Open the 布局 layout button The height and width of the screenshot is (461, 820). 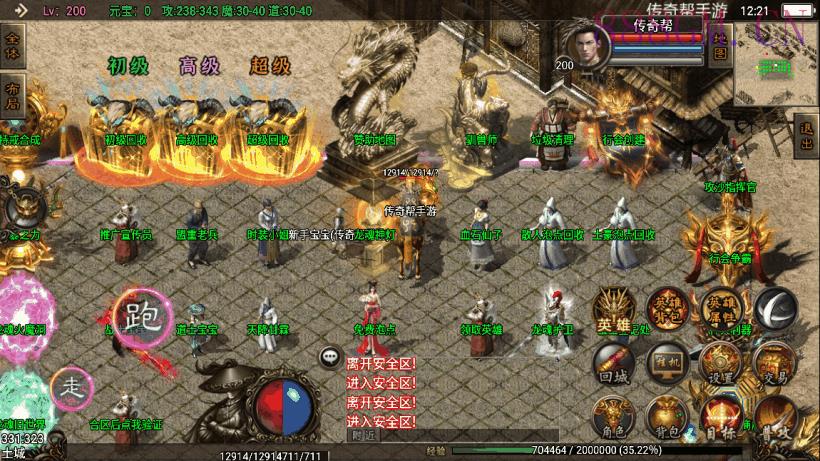point(12,92)
